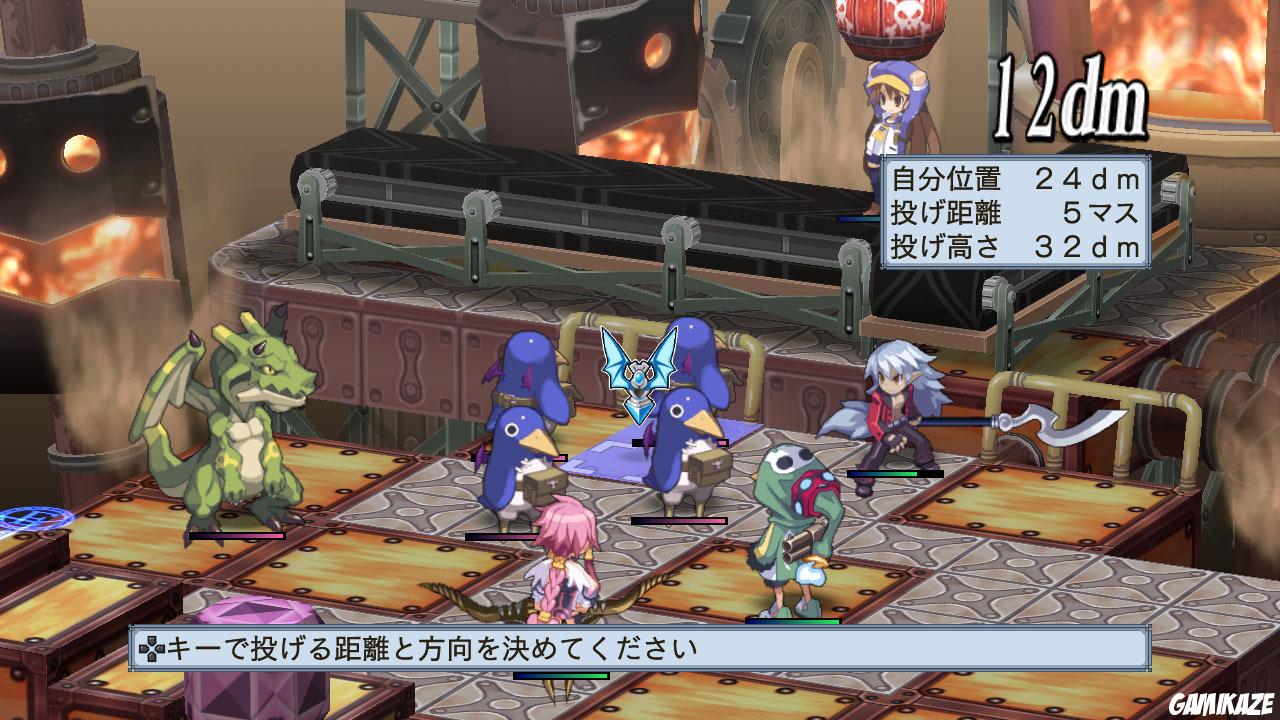Click the green dragon unit sprite
The height and width of the screenshot is (720, 1280).
[250, 440]
